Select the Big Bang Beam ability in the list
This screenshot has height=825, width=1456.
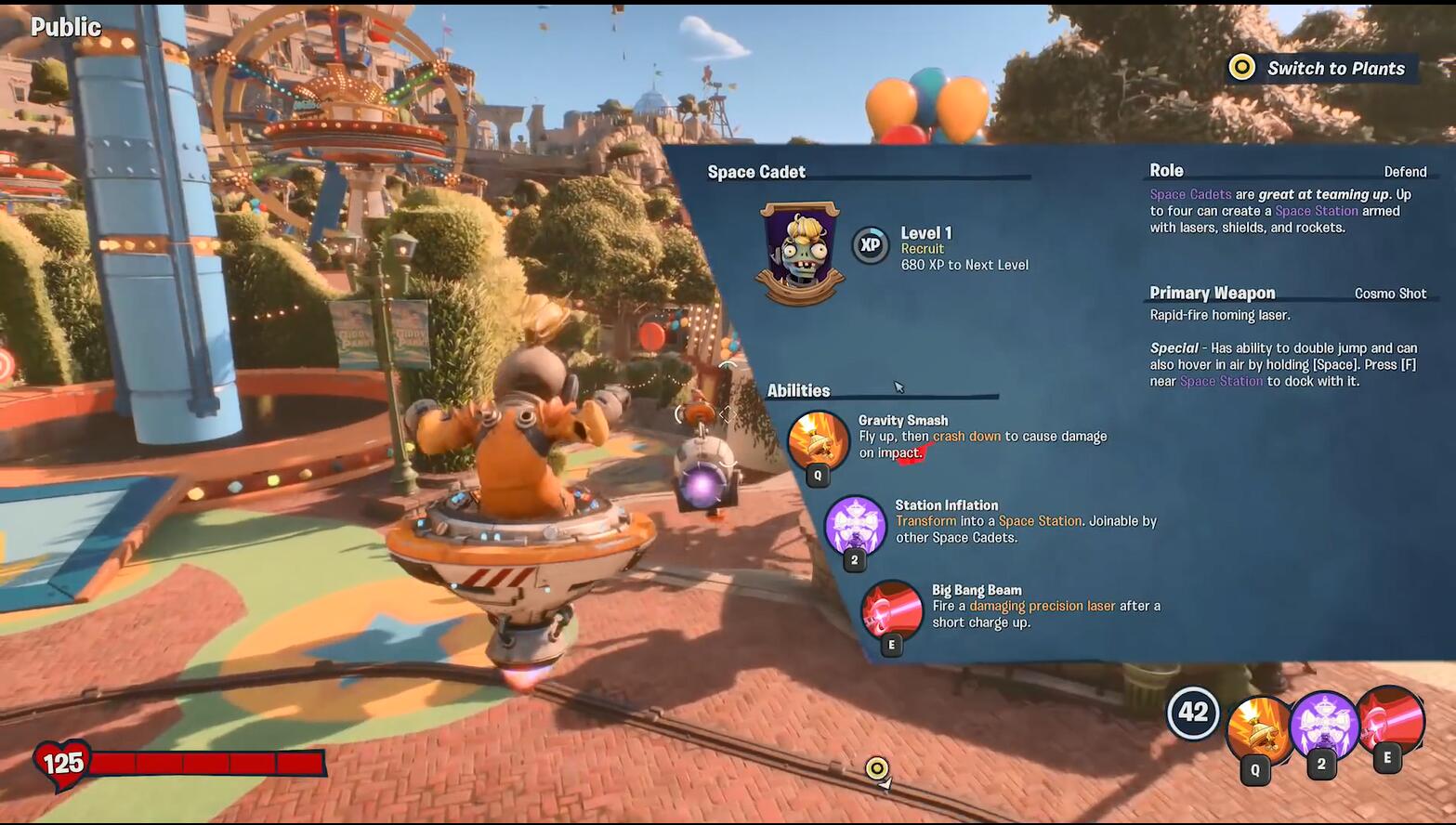coord(891,610)
